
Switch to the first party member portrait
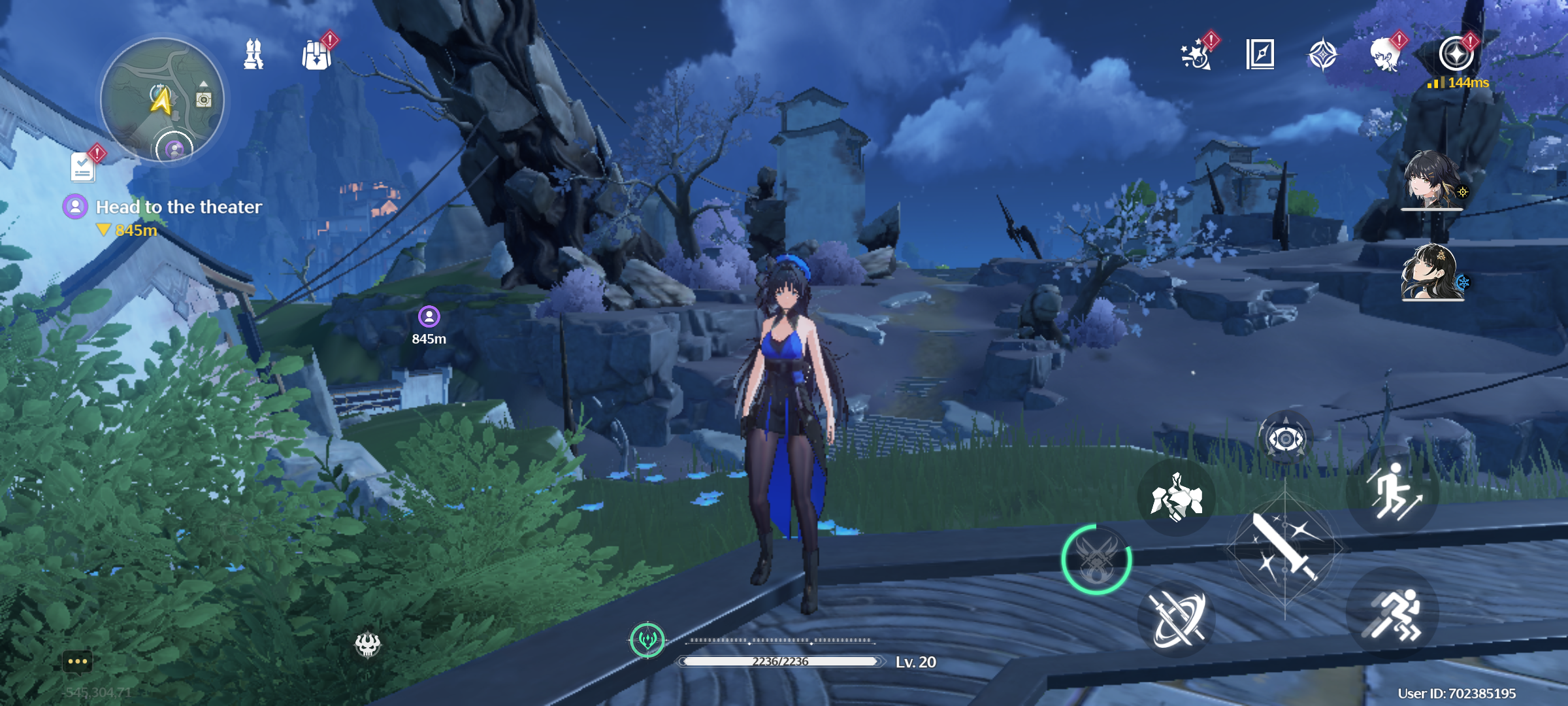coord(1431,180)
